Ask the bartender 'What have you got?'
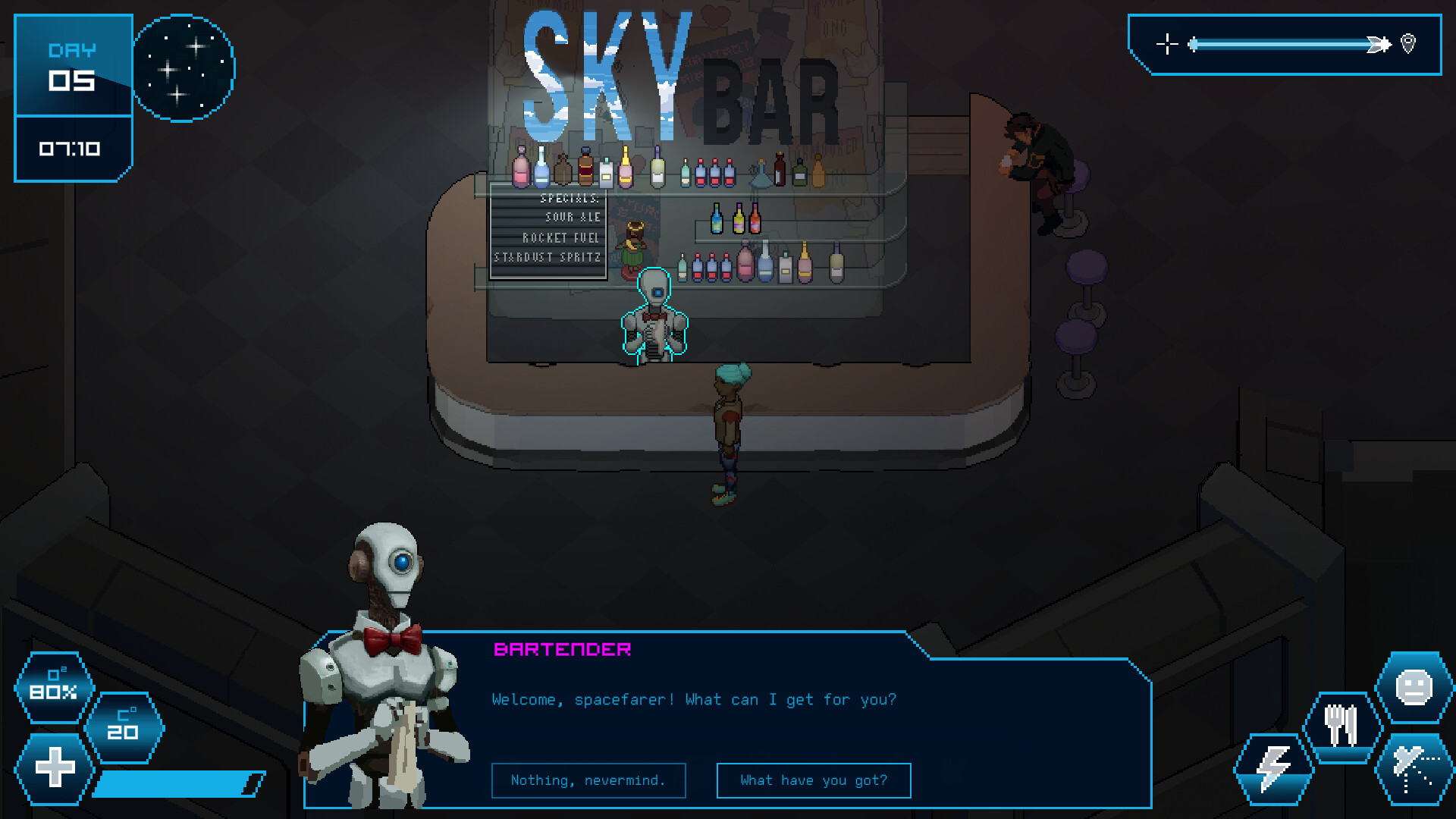 pos(813,780)
